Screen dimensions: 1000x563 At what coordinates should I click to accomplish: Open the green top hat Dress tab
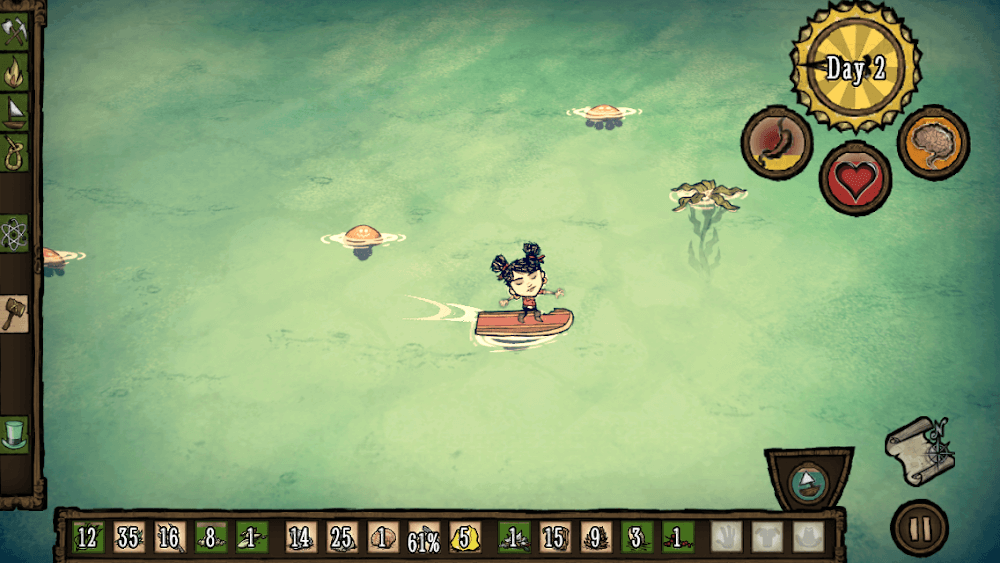point(15,434)
